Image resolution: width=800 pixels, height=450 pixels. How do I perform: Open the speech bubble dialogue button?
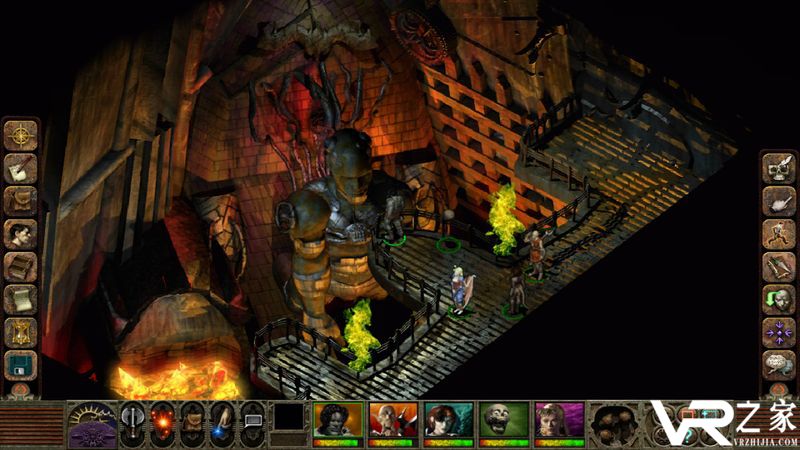tap(778, 364)
